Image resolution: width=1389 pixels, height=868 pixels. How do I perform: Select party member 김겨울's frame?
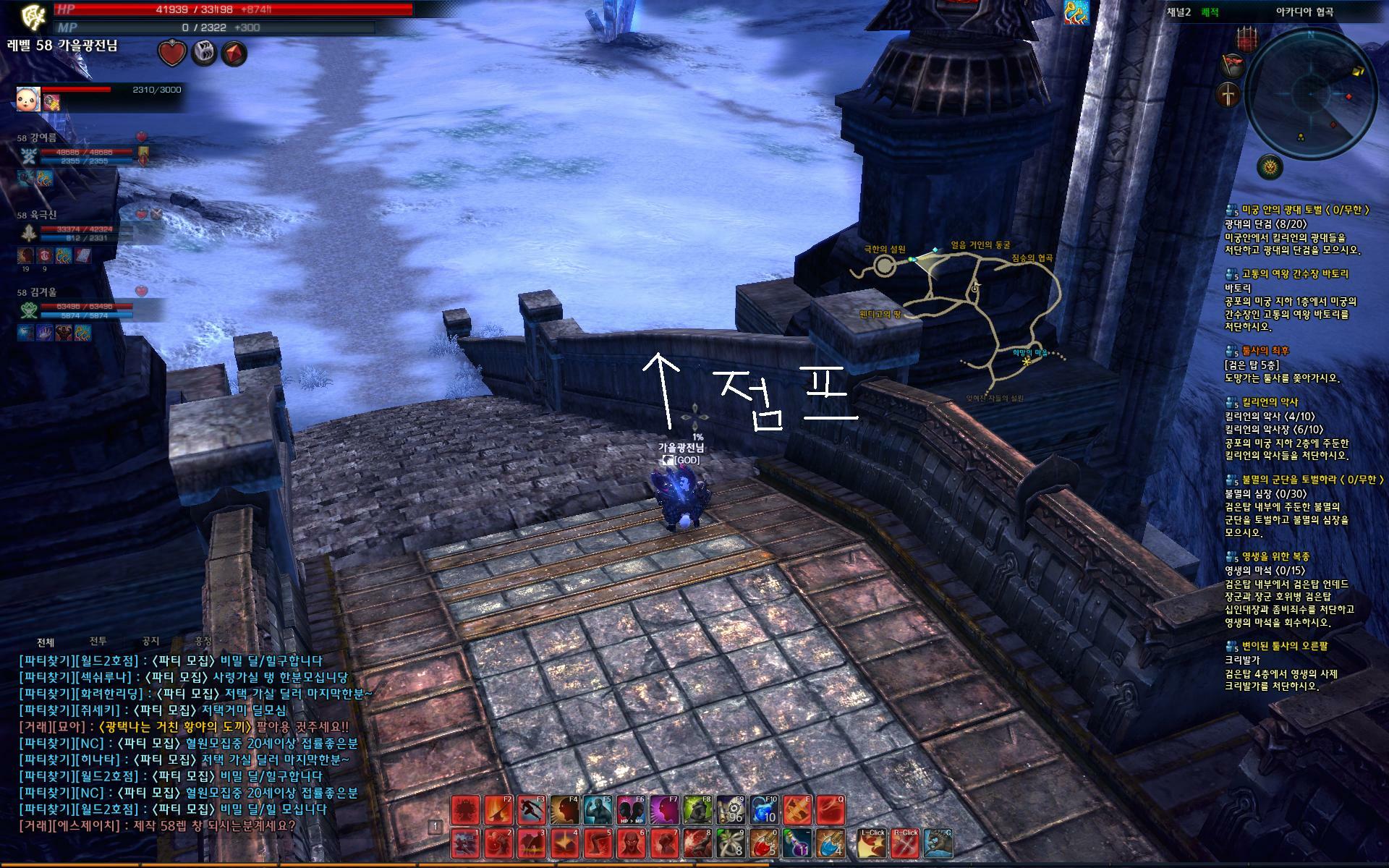coord(80,310)
